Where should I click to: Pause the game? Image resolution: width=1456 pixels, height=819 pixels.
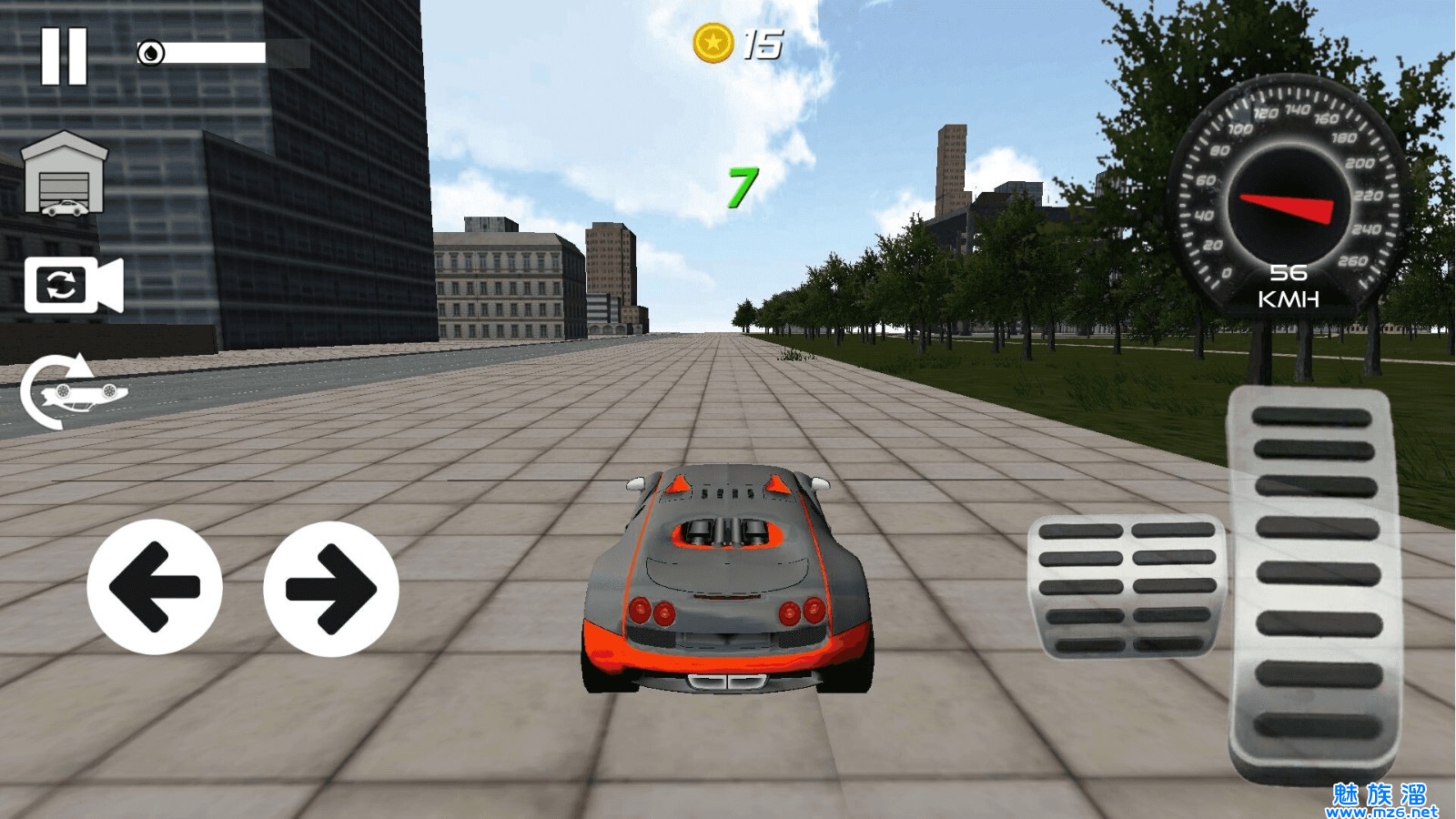point(64,56)
